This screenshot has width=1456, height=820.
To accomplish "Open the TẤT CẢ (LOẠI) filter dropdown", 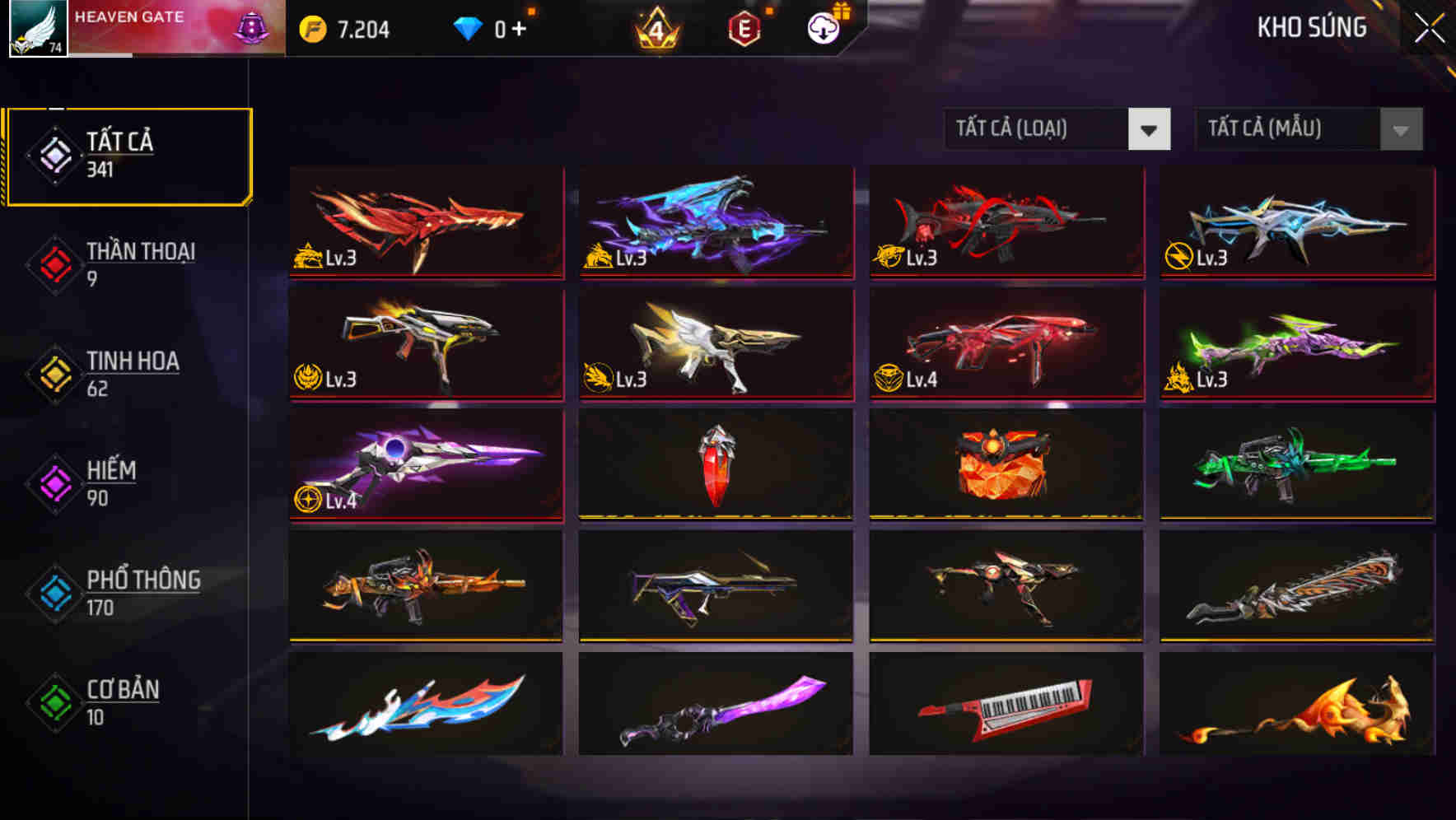I will pos(1058,129).
